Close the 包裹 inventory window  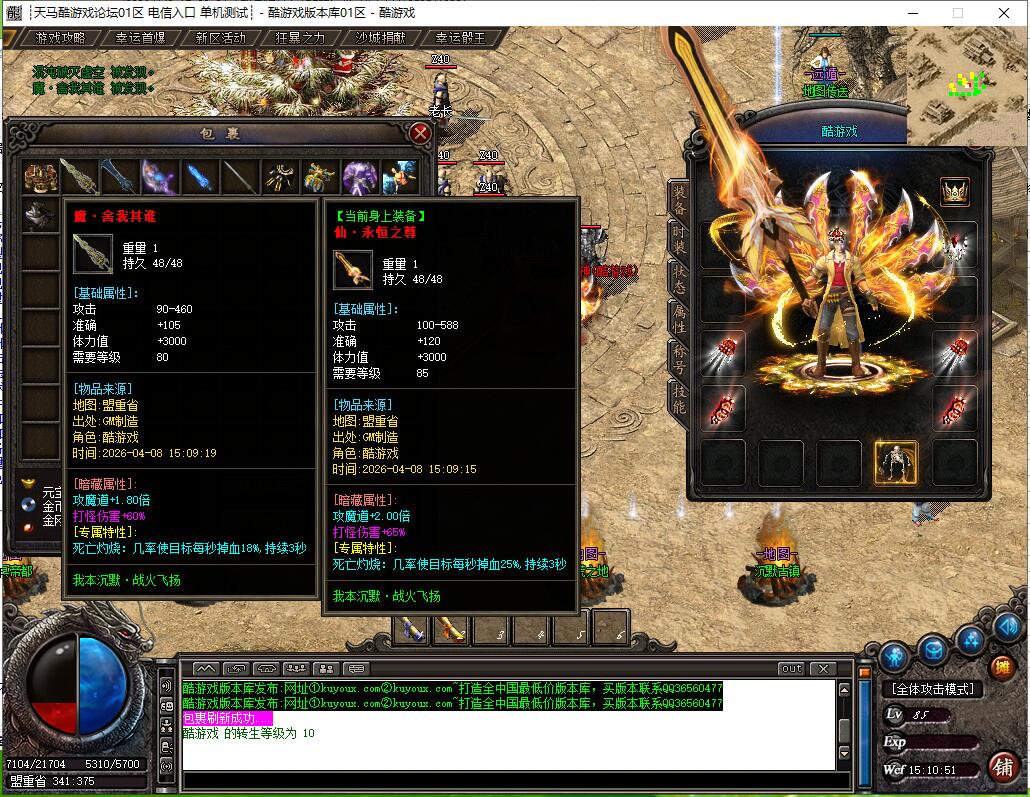[421, 133]
